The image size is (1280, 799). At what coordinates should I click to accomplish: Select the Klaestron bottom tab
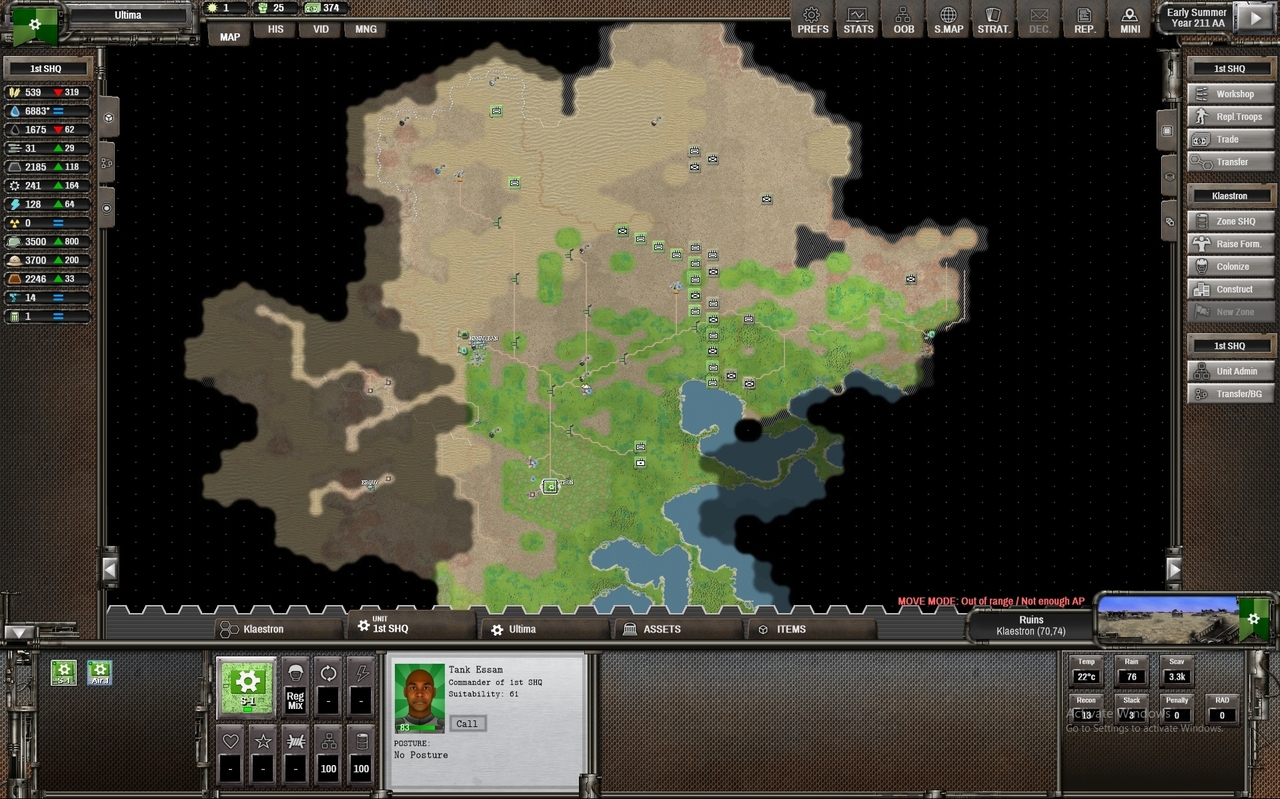coord(263,629)
